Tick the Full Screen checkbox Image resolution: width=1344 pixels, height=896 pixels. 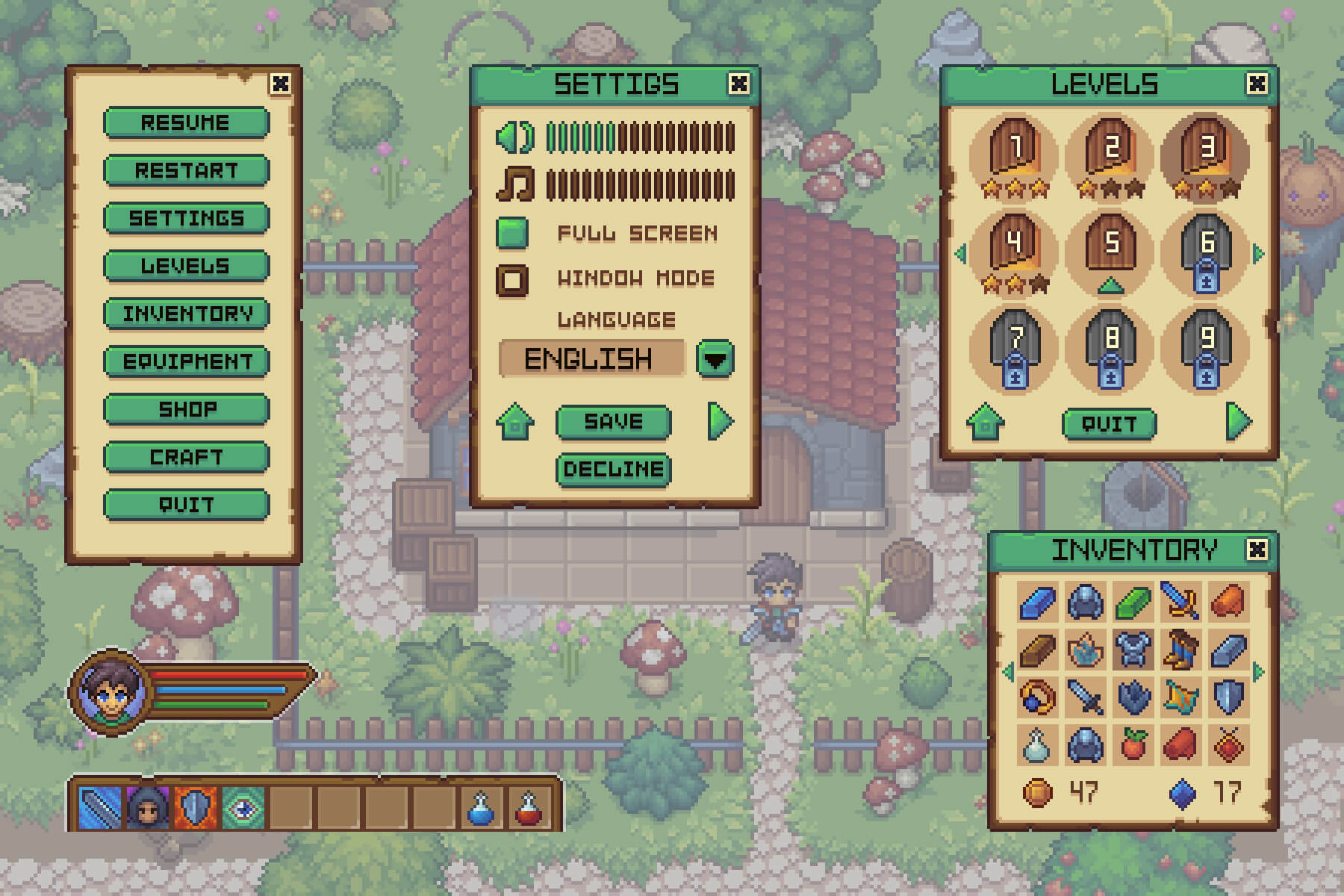point(512,233)
